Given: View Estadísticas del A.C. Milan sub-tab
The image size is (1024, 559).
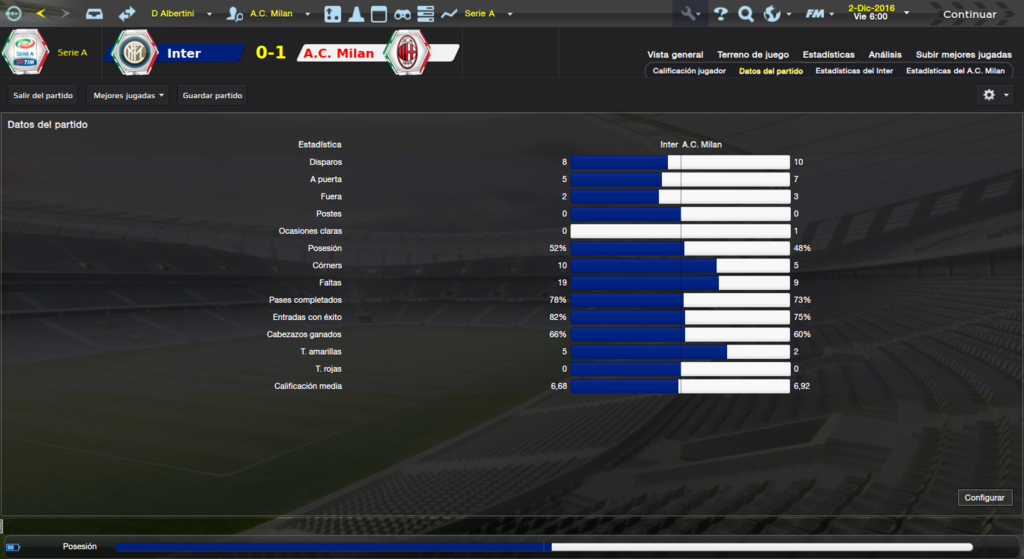Looking at the screenshot, I should click(955, 72).
